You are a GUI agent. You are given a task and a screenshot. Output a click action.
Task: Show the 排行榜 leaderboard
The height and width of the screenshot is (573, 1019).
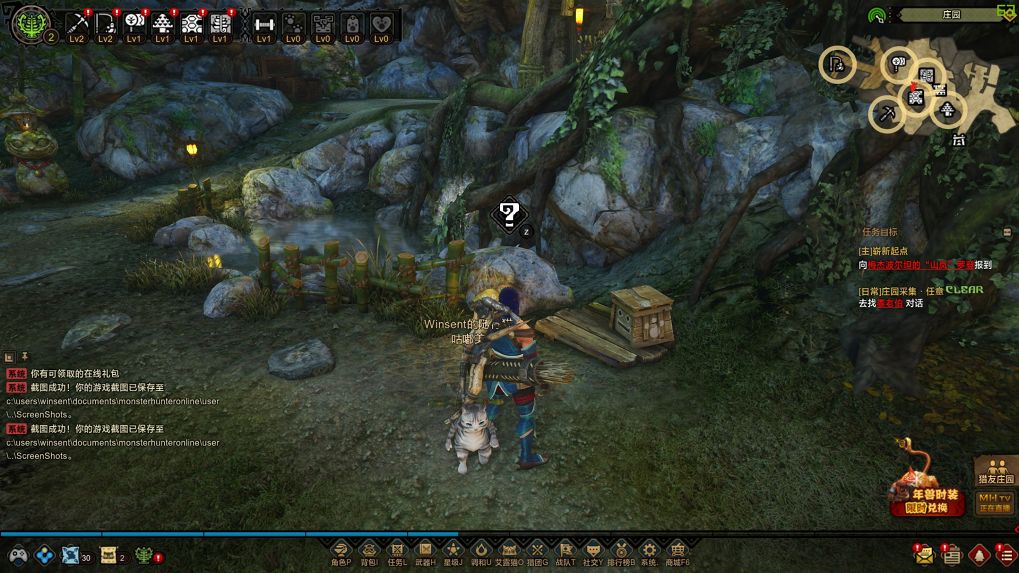point(621,552)
